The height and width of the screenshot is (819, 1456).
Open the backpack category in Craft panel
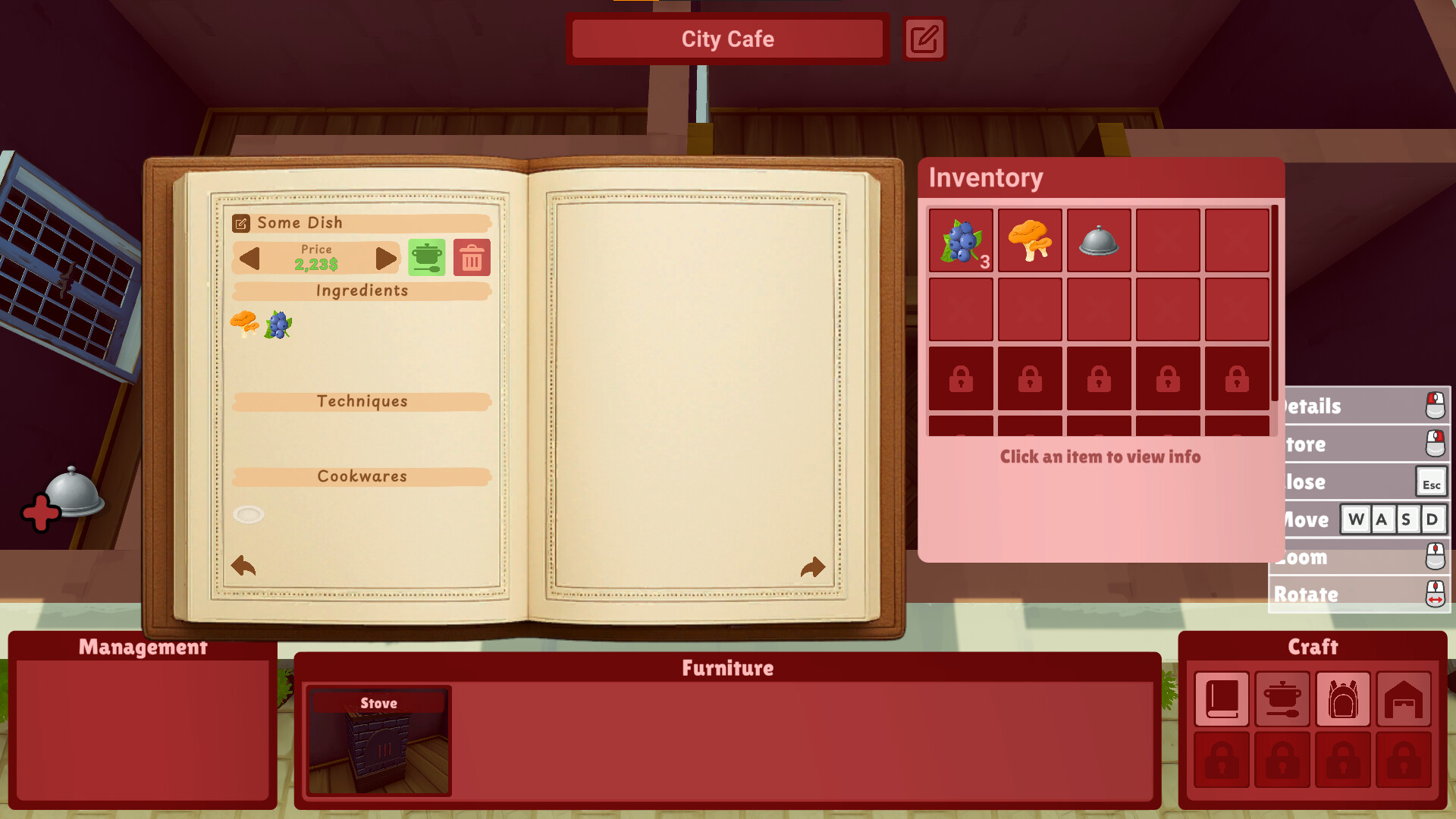coord(1343,698)
